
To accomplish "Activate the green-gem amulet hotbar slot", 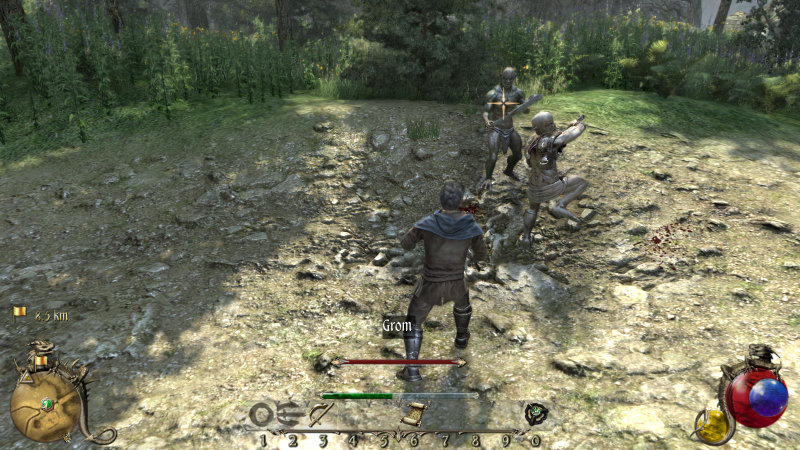I will click(536, 413).
